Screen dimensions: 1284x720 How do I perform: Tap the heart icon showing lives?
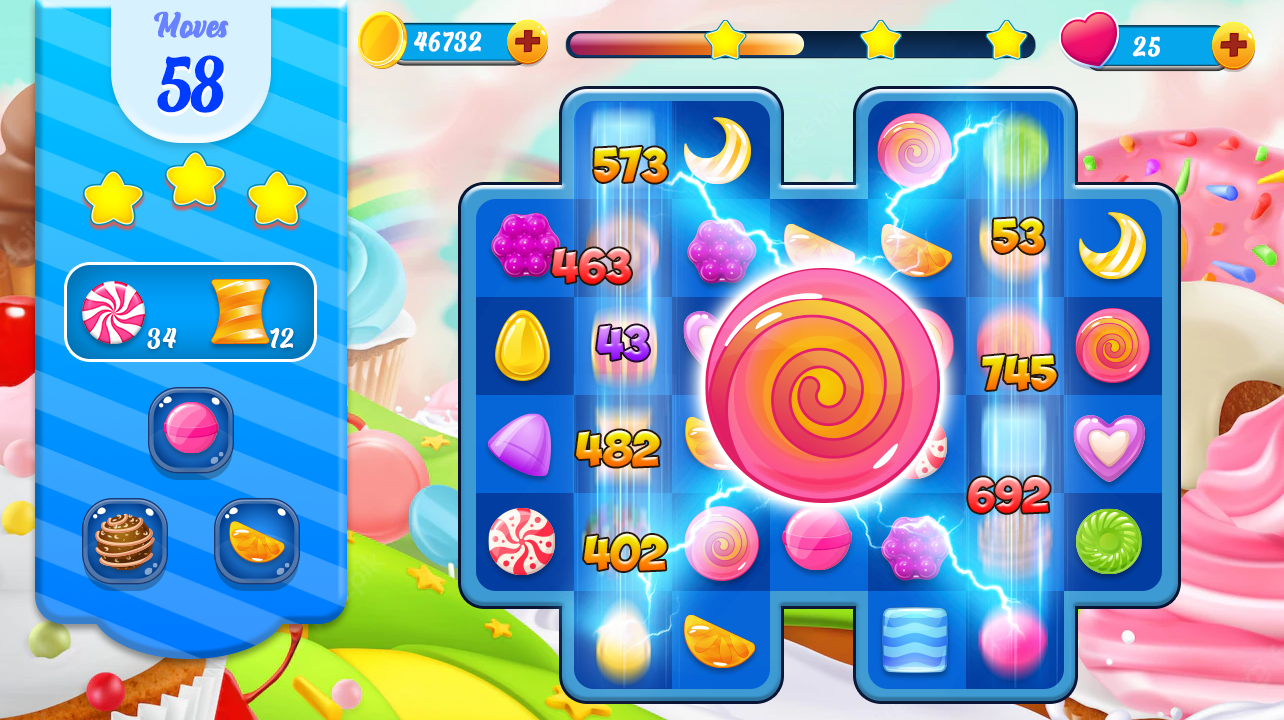[1090, 42]
